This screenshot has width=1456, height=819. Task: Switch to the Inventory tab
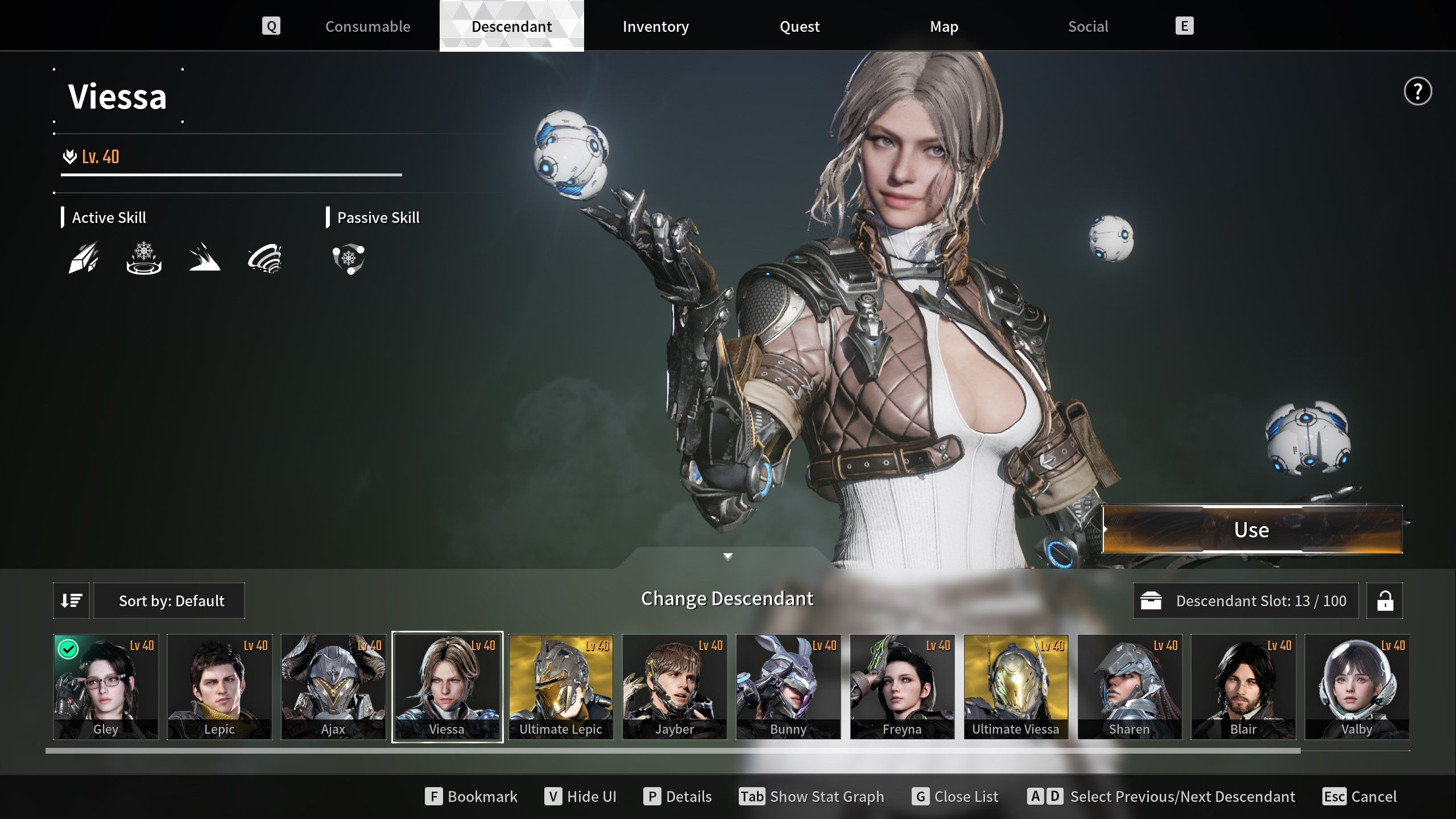(x=655, y=27)
